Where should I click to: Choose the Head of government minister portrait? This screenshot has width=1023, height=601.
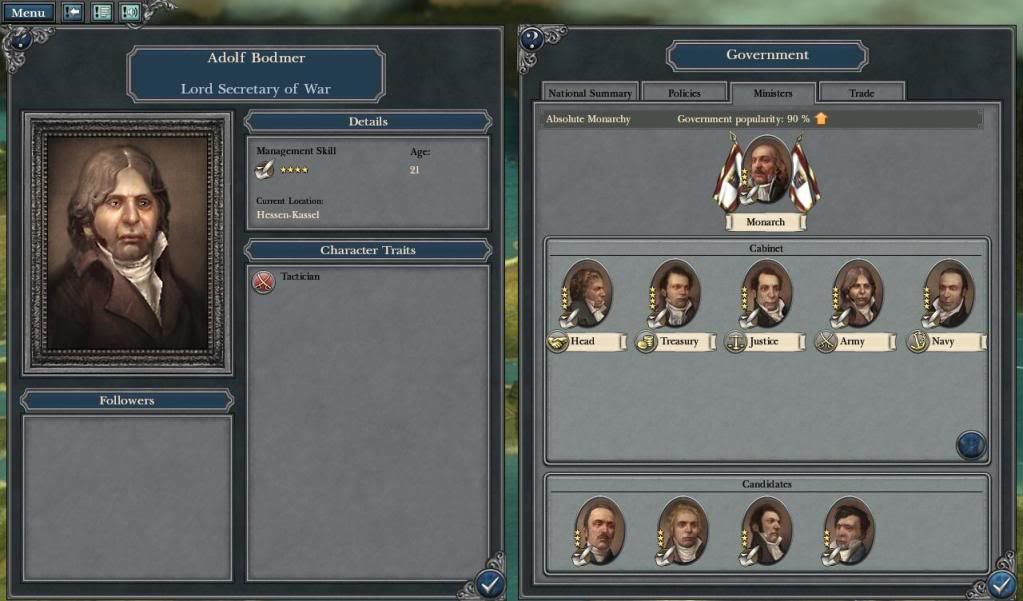(587, 293)
